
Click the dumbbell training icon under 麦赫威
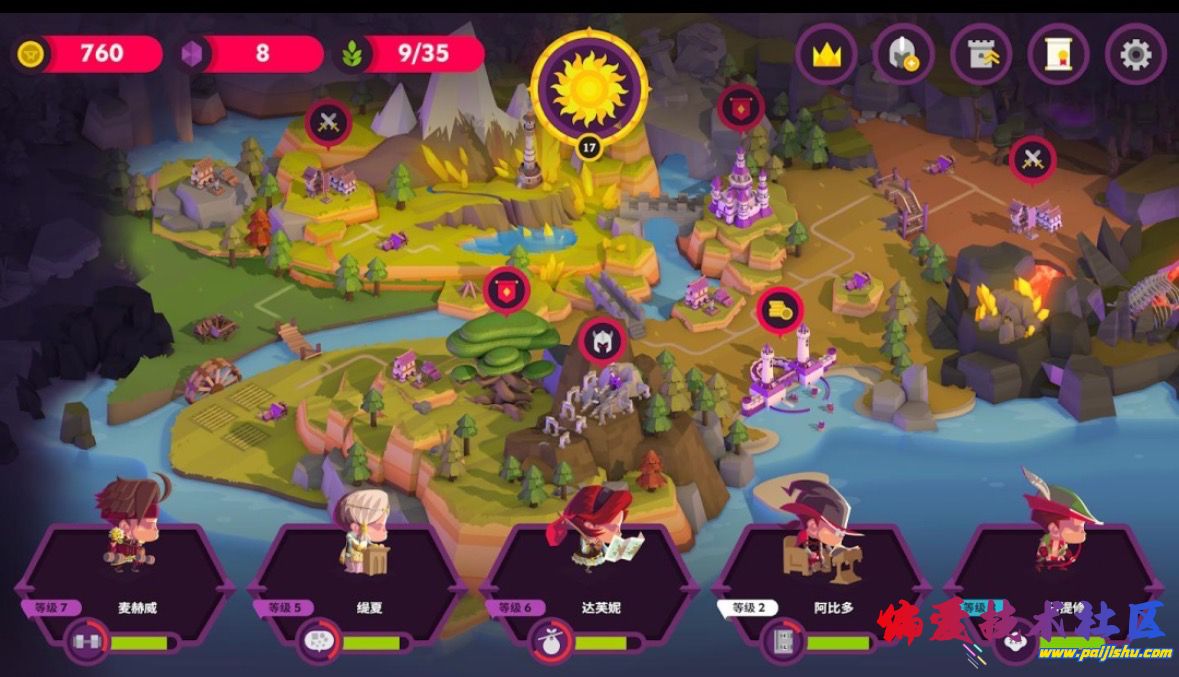(x=86, y=642)
